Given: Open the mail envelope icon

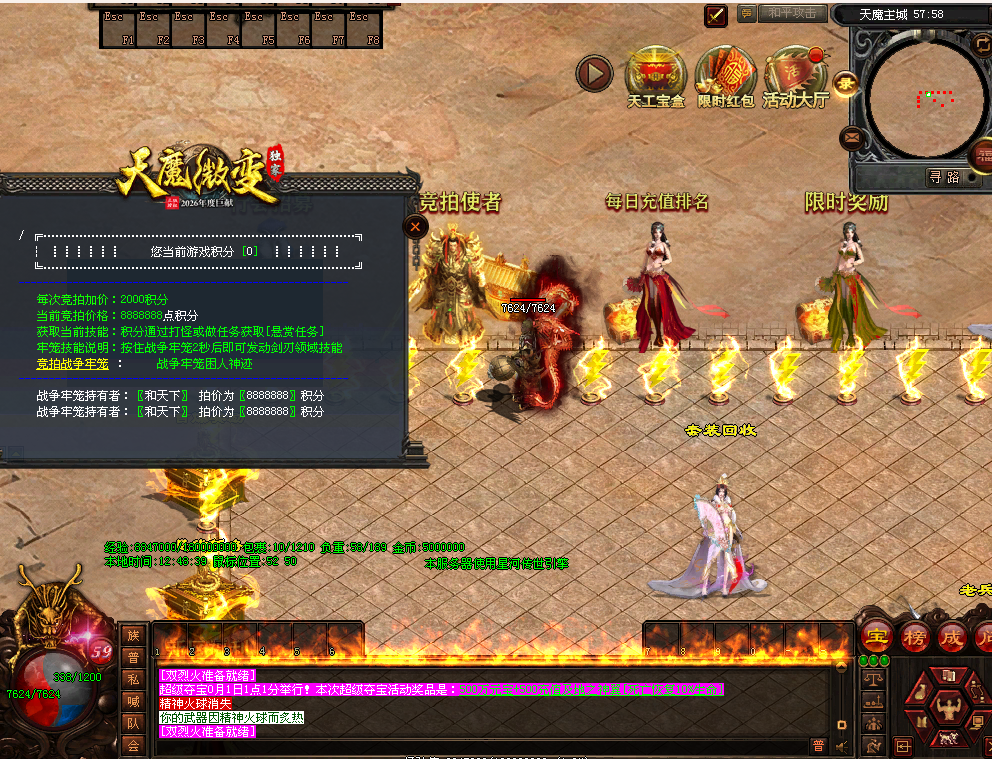Looking at the screenshot, I should [x=852, y=137].
